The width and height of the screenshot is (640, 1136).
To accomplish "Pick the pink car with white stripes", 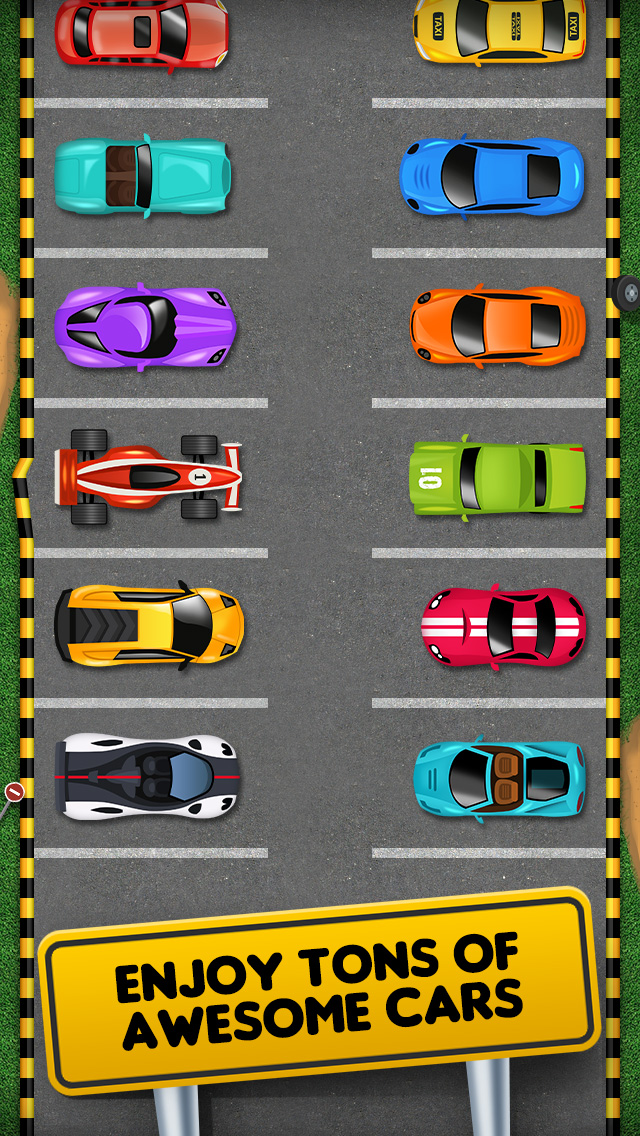I will tap(504, 626).
